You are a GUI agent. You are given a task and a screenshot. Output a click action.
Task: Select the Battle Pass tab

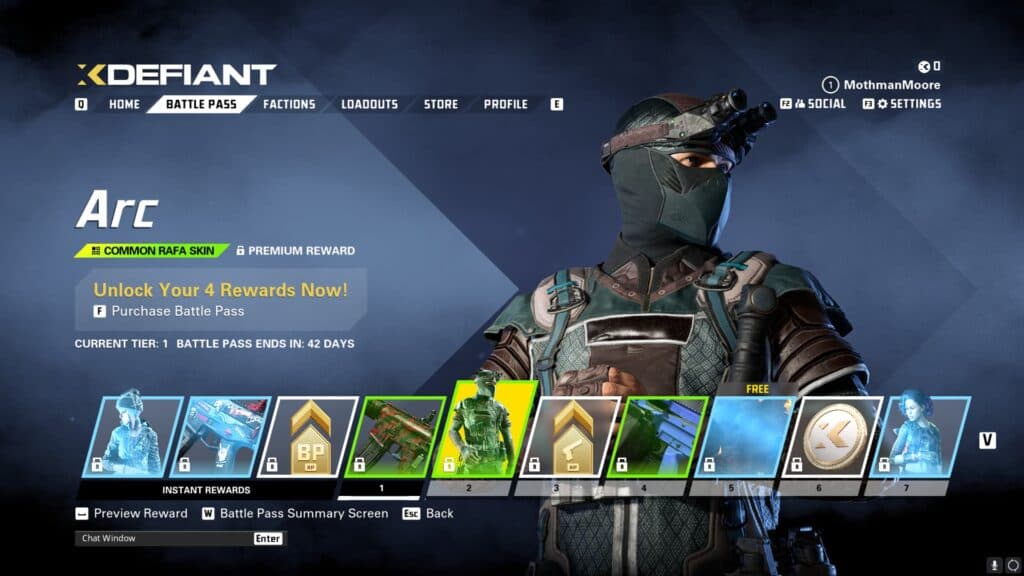click(201, 104)
